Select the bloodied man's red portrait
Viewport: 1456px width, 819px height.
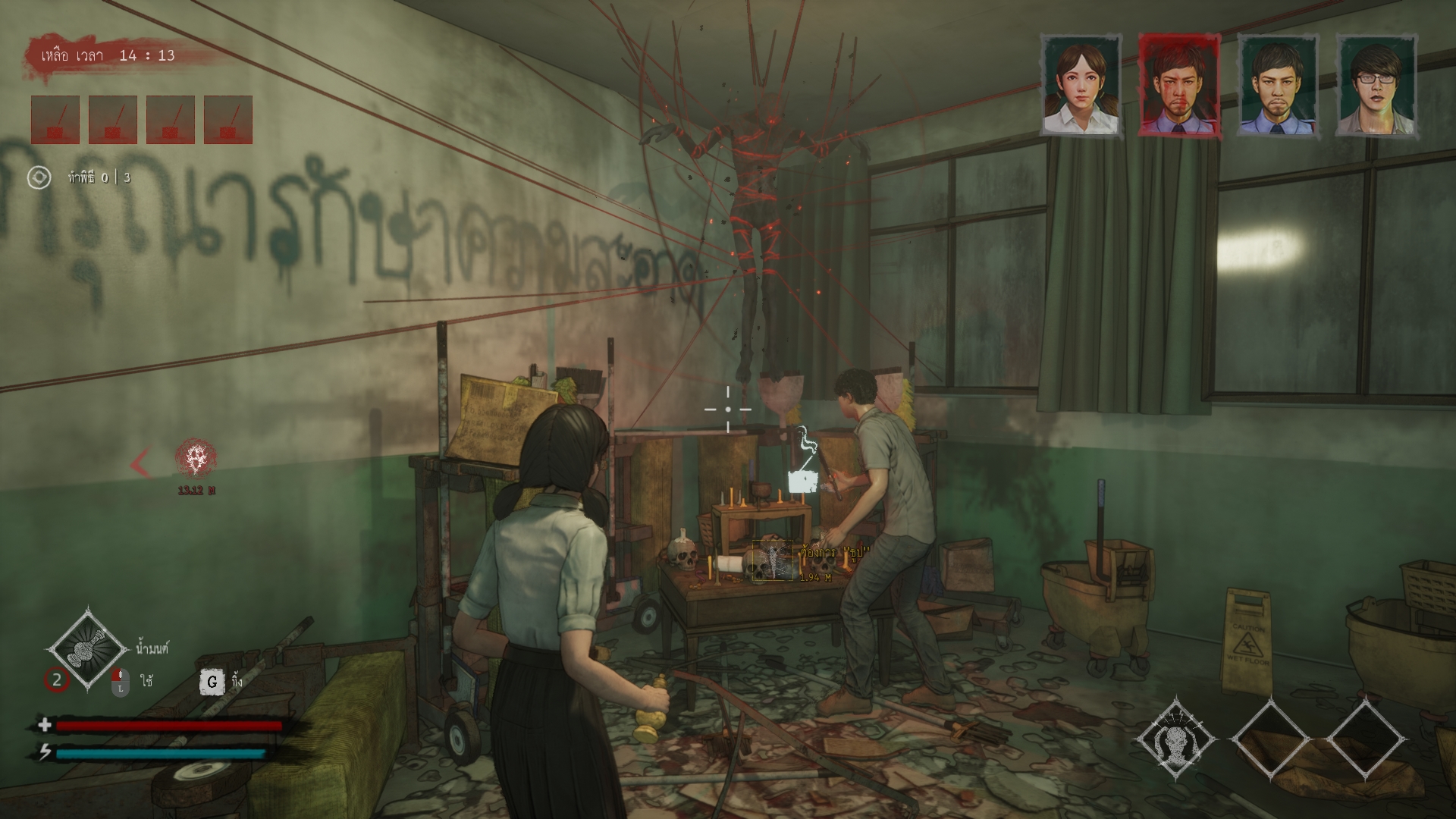(x=1178, y=85)
